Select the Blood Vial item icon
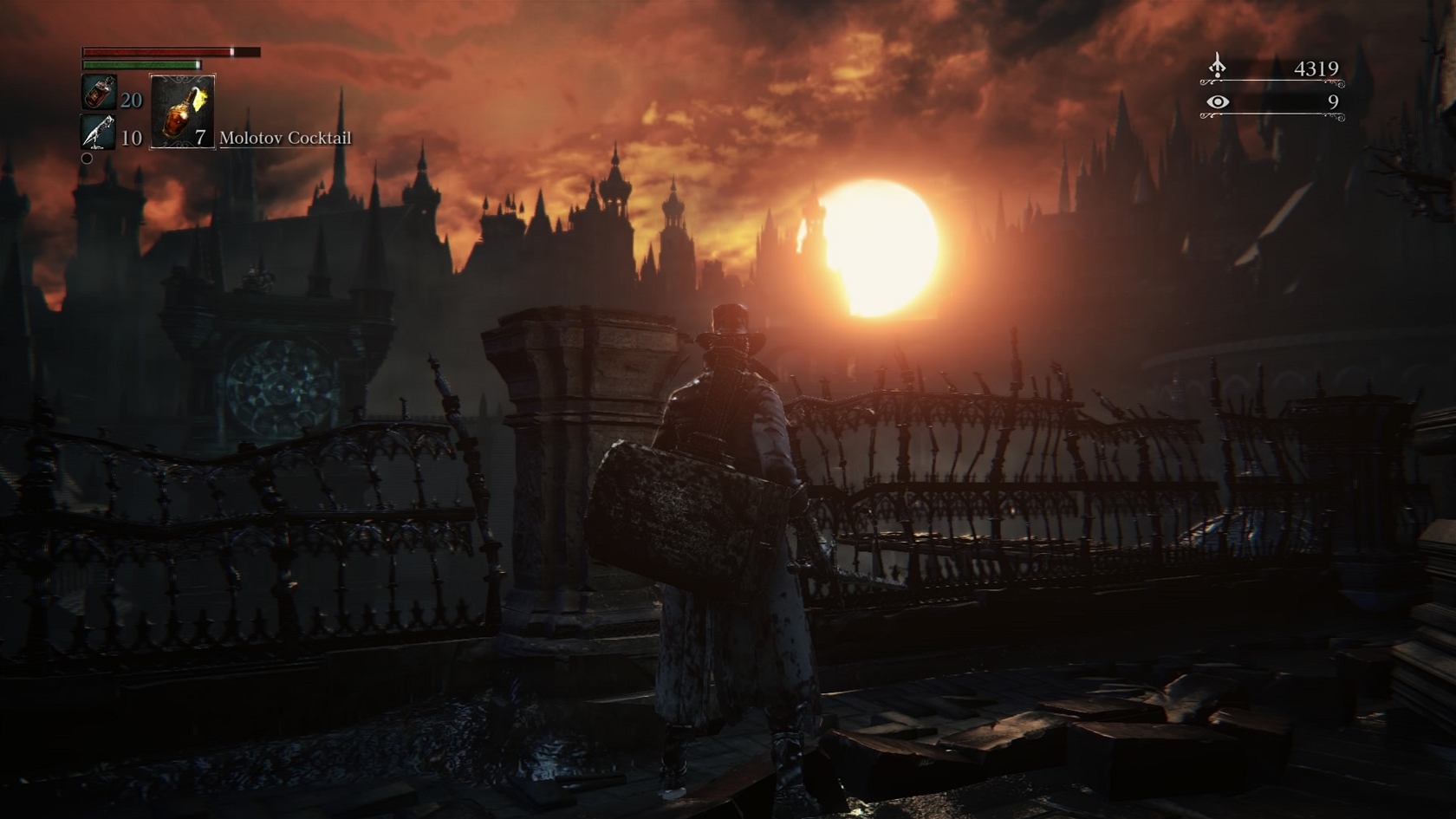The width and height of the screenshot is (1456, 819). (99, 93)
